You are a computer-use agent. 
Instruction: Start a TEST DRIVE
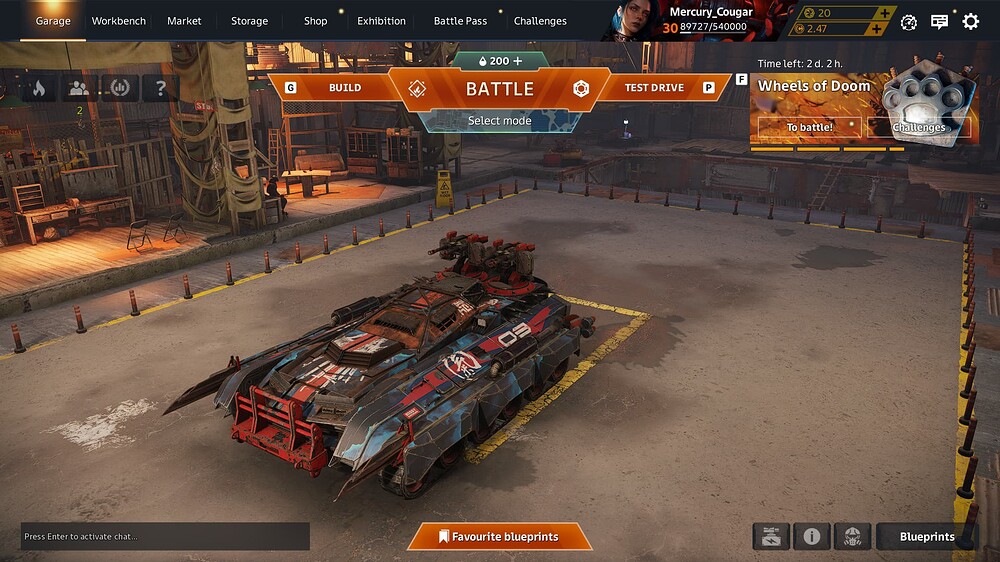point(654,88)
